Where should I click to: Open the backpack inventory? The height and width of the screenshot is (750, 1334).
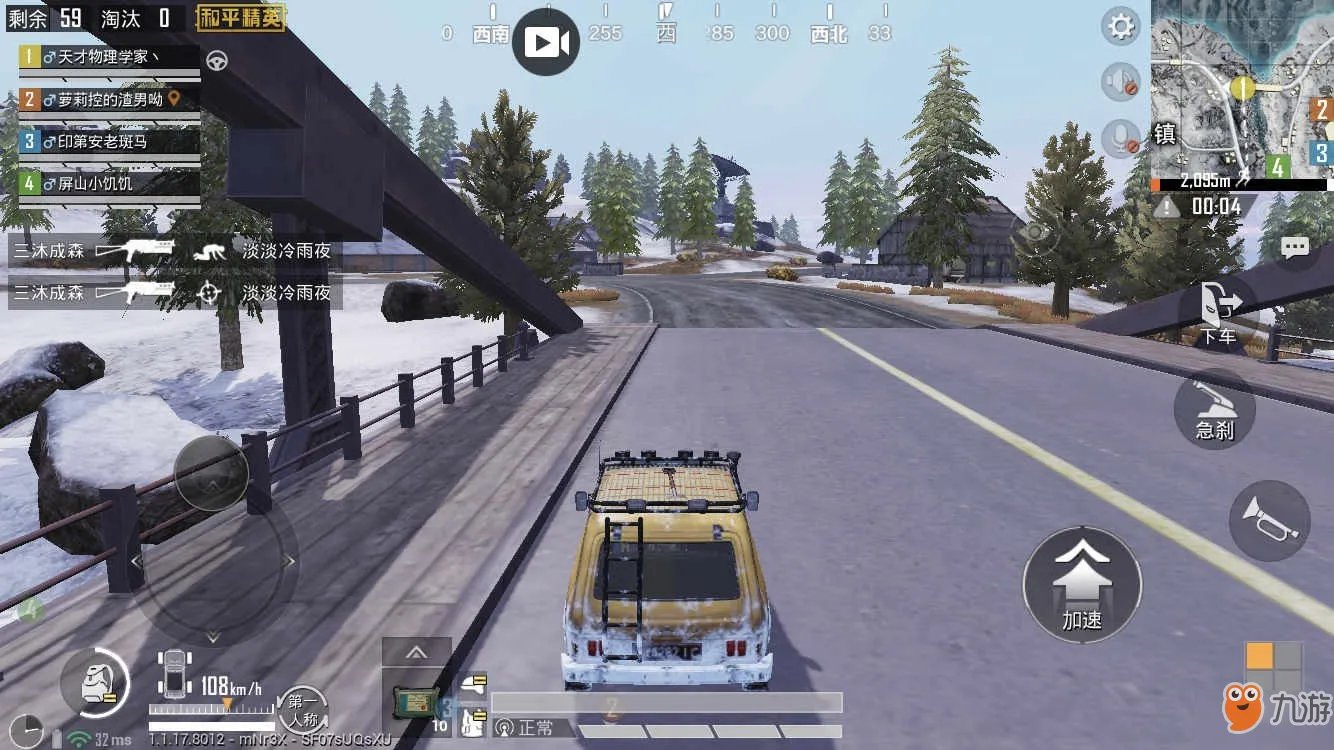pos(95,683)
